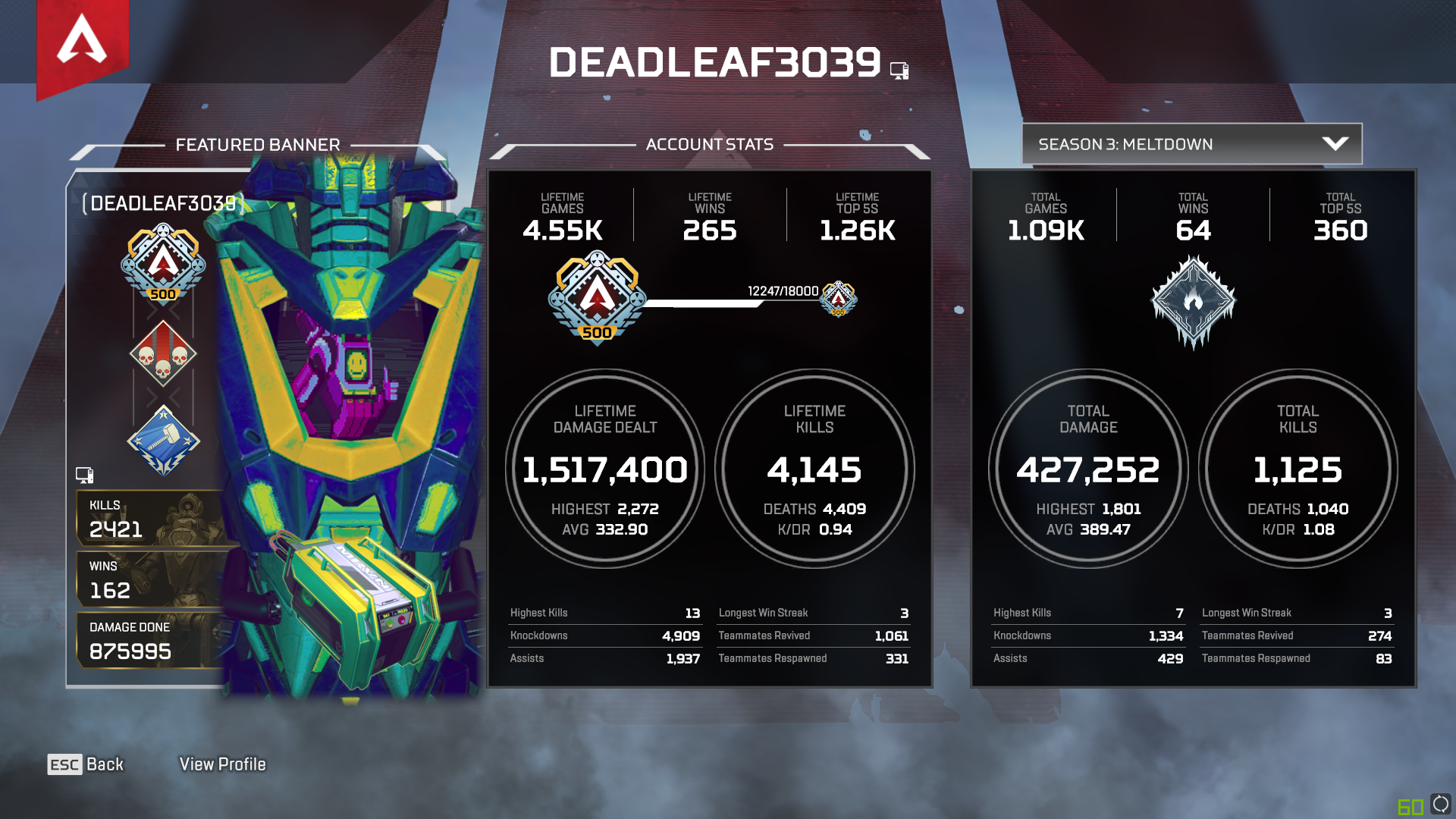Select the hammer damage badge
The width and height of the screenshot is (1456, 819).
click(162, 440)
